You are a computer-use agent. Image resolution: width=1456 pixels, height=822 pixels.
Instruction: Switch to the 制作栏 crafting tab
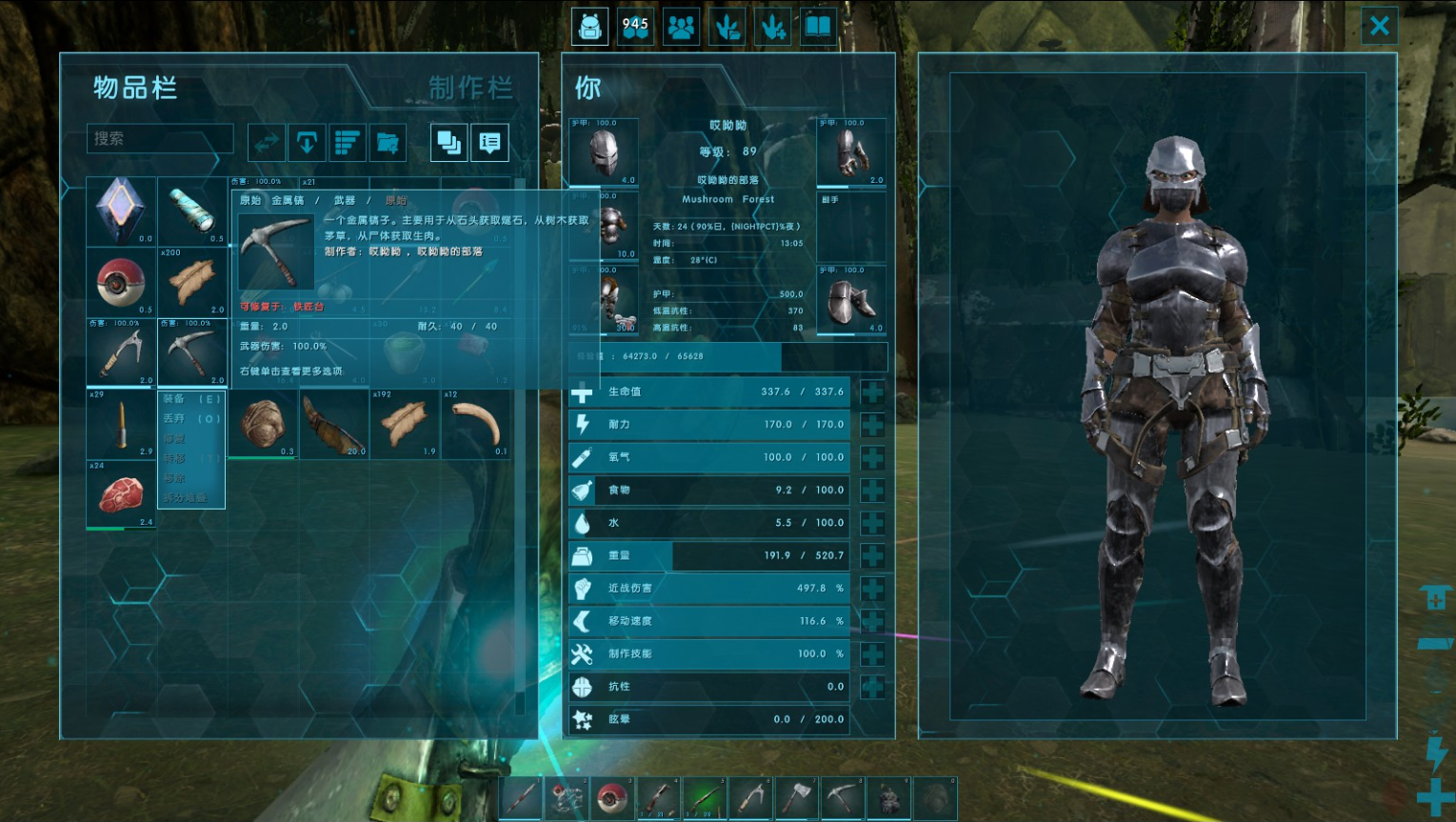pyautogui.click(x=470, y=89)
